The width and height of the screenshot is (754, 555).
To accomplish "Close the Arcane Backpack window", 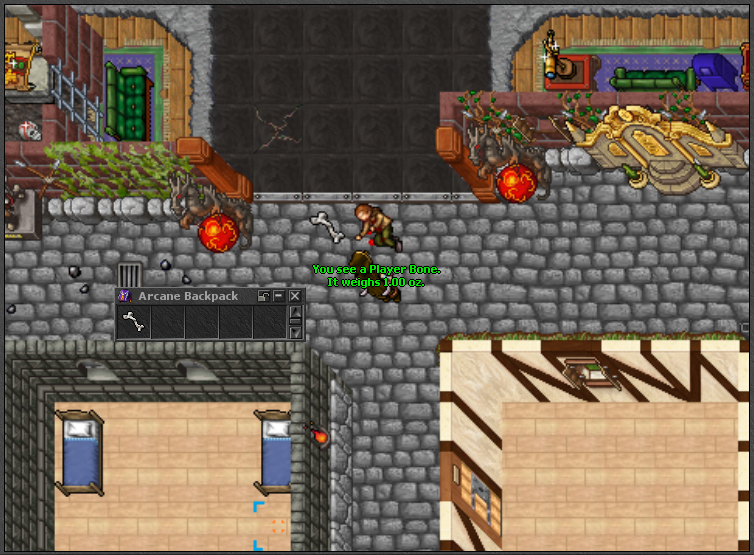I will pyautogui.click(x=295, y=296).
